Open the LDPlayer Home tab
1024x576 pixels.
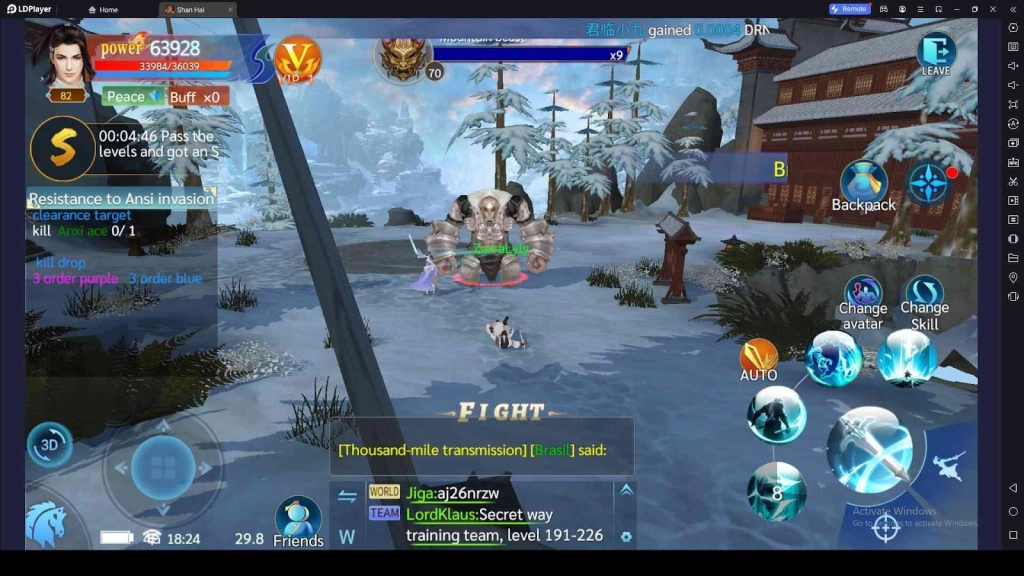pyautogui.click(x=102, y=9)
